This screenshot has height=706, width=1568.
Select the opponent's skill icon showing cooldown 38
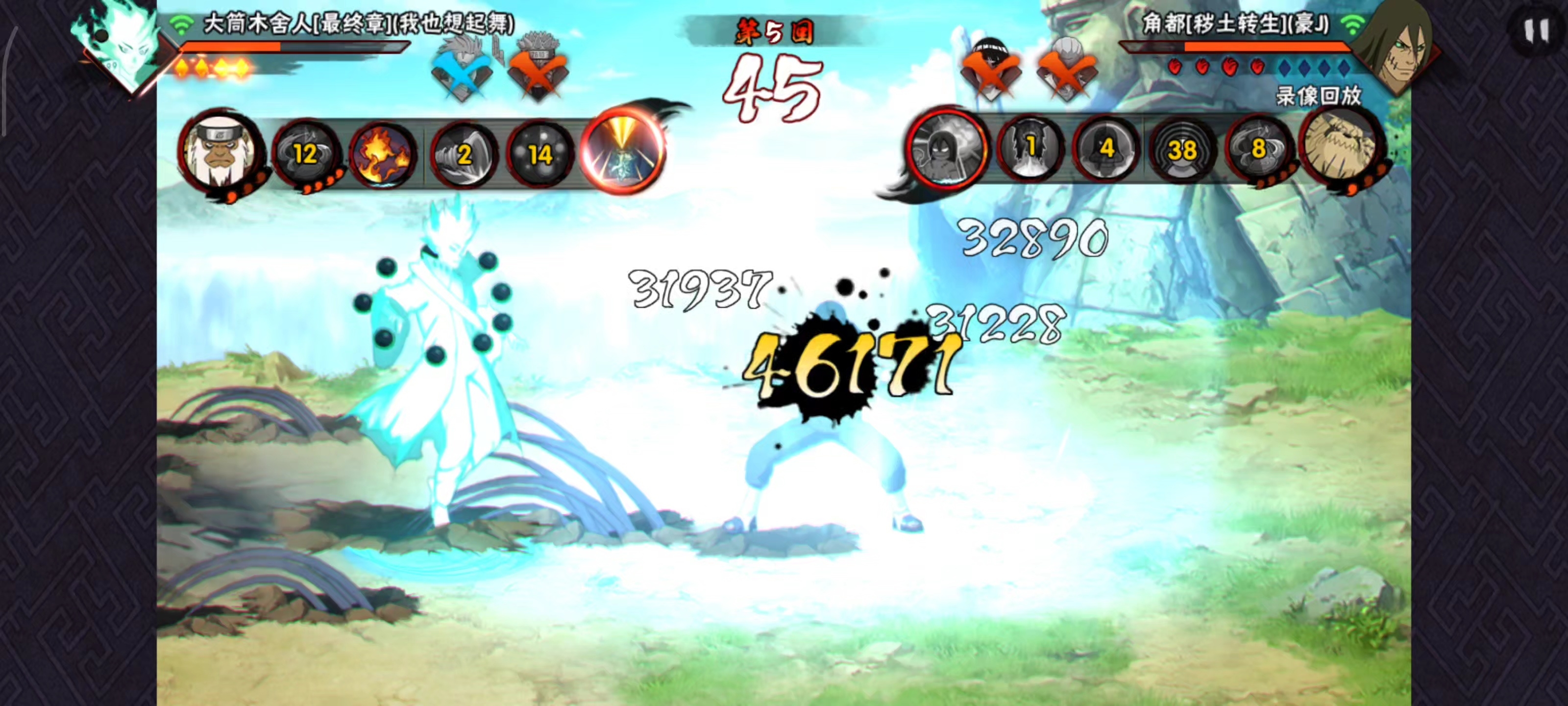(1182, 150)
